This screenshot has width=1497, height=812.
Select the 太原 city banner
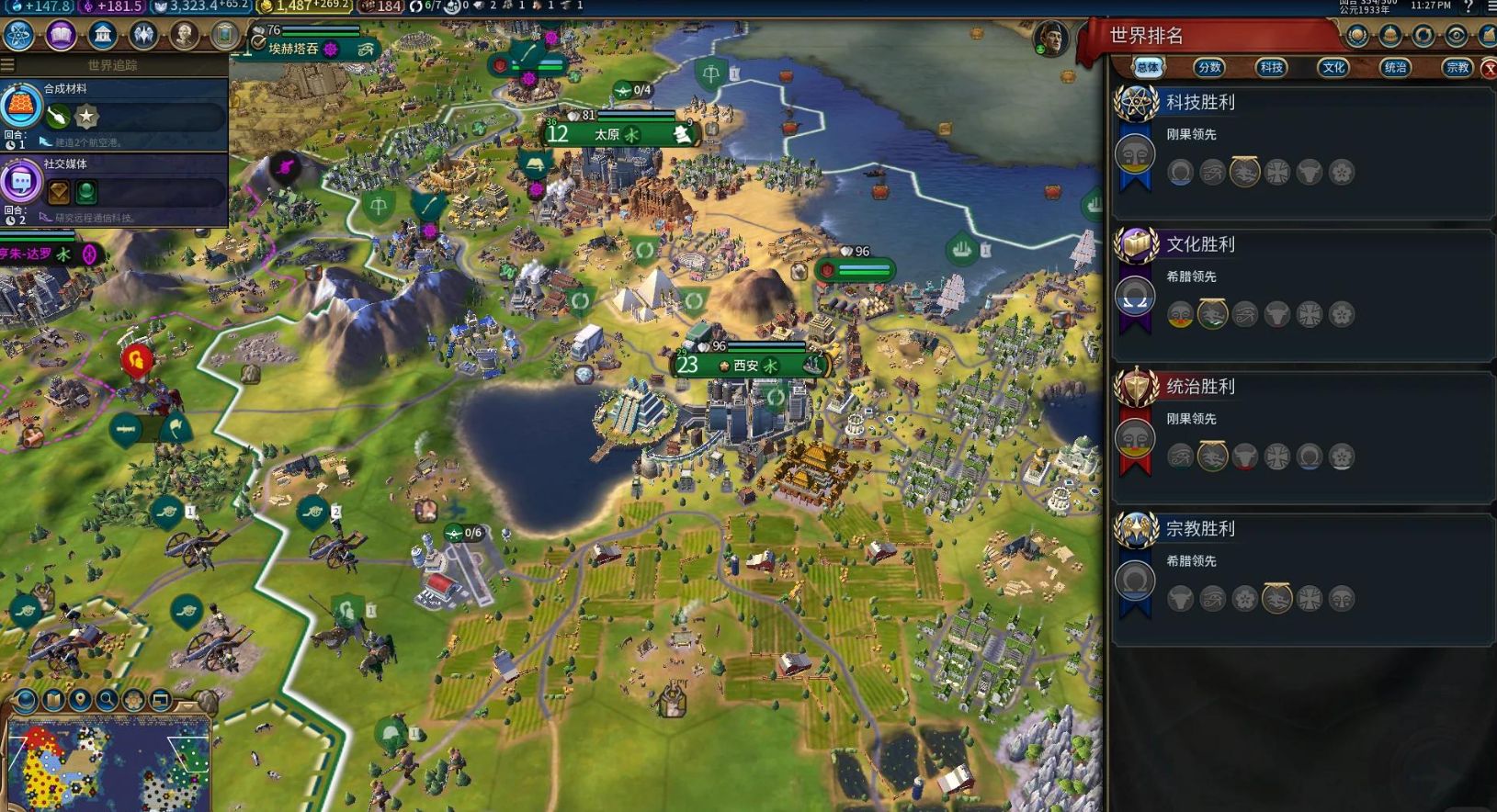click(x=618, y=134)
